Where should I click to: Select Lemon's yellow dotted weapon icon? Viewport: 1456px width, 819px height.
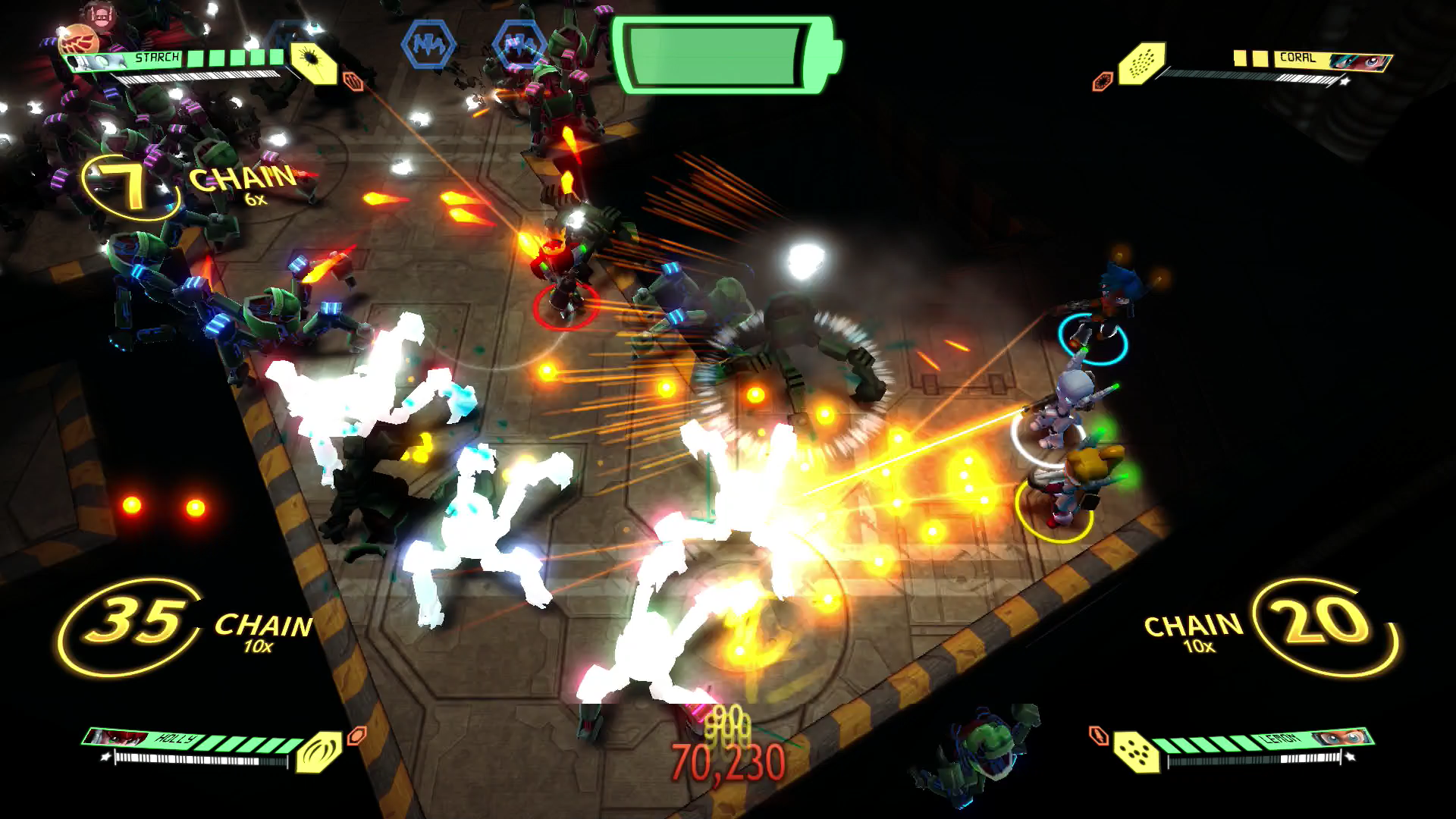coord(1136,752)
